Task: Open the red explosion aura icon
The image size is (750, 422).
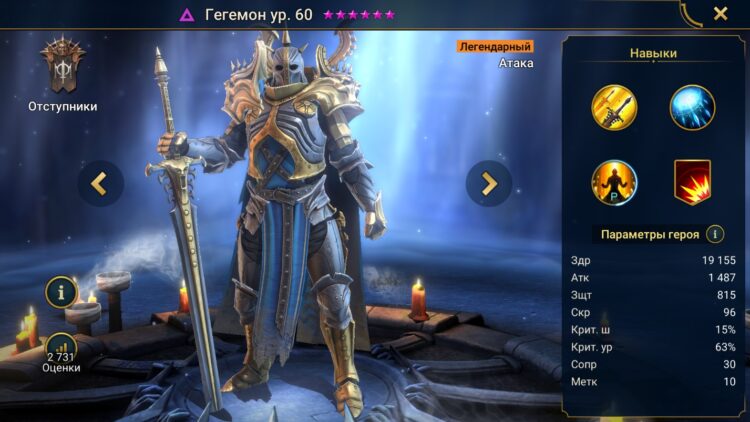Action: [x=692, y=182]
